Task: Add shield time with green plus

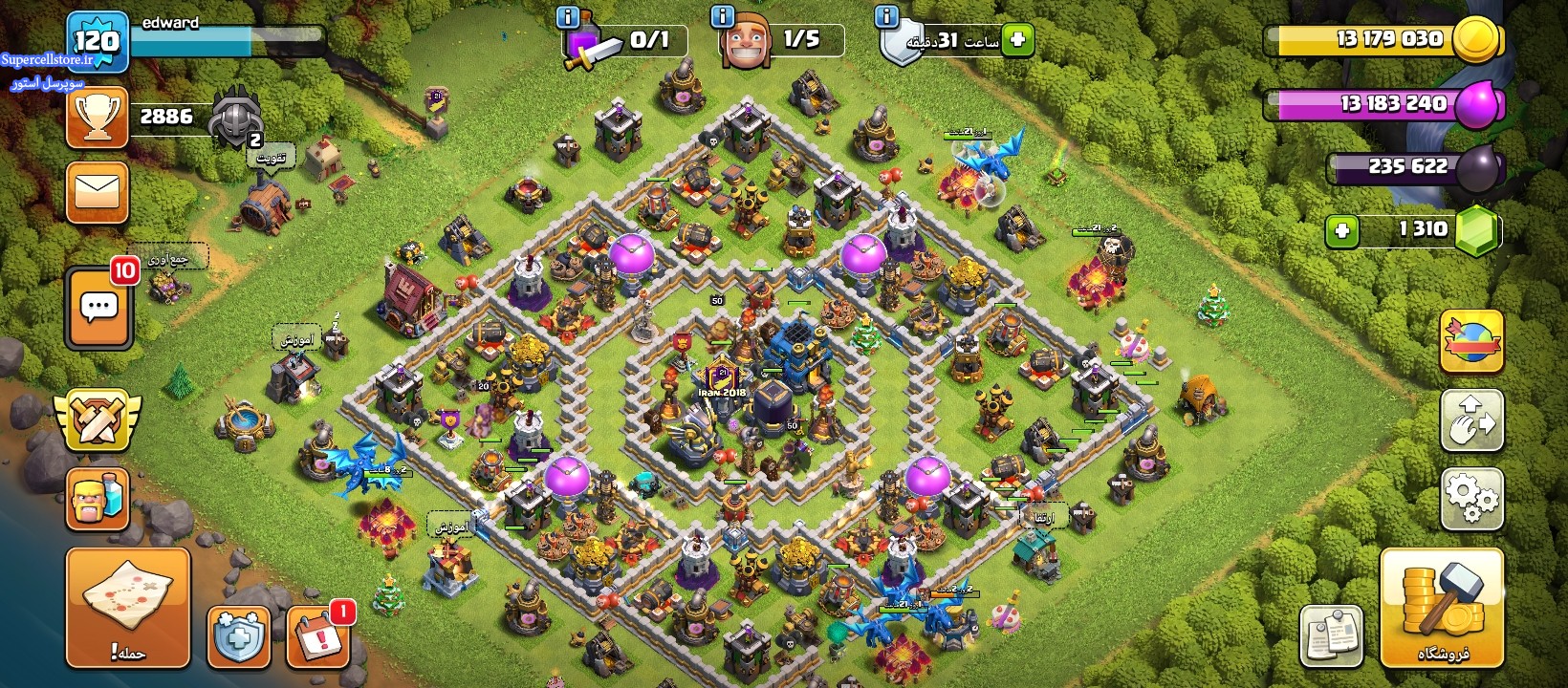Action: 1018,40
